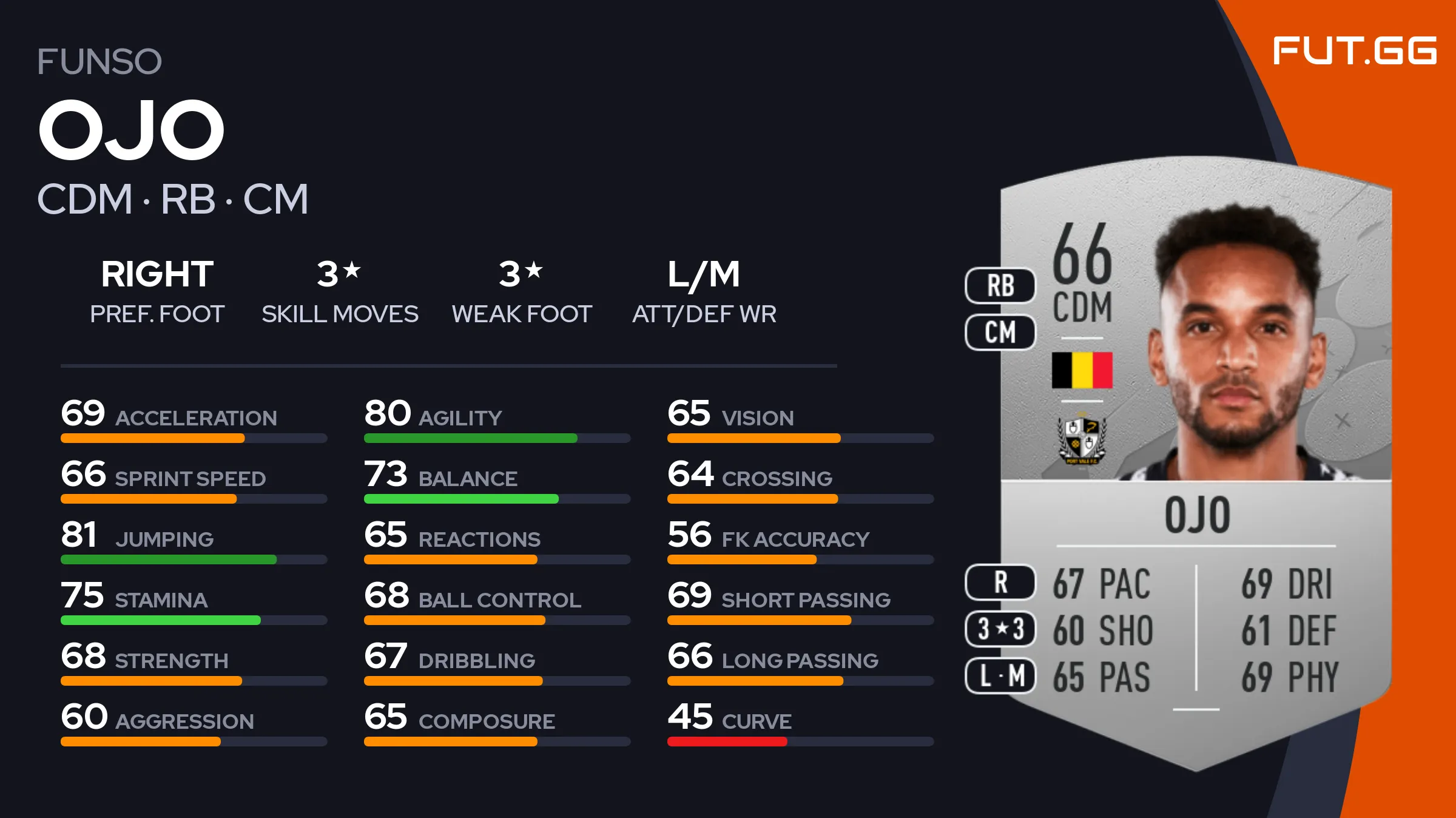Click the FUT.GG logo
Image resolution: width=1456 pixels, height=818 pixels.
pyautogui.click(x=1354, y=50)
